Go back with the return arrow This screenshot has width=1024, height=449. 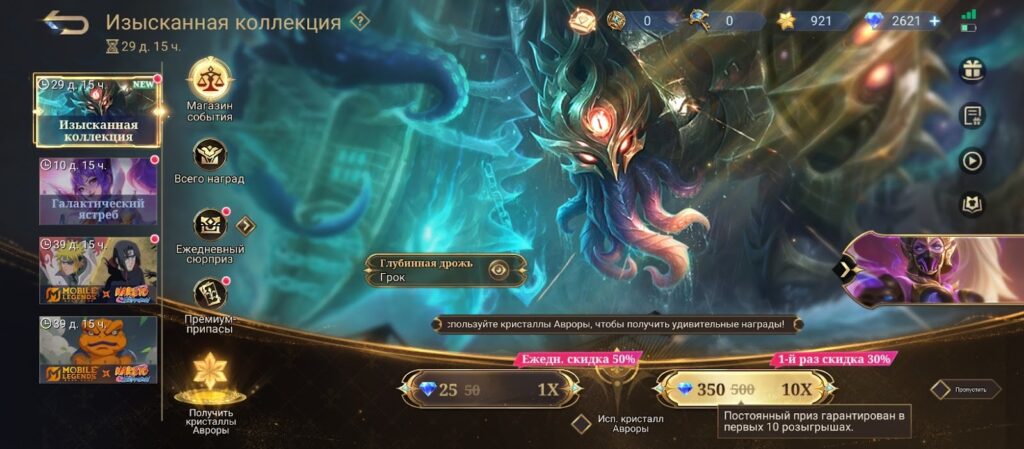tap(65, 22)
